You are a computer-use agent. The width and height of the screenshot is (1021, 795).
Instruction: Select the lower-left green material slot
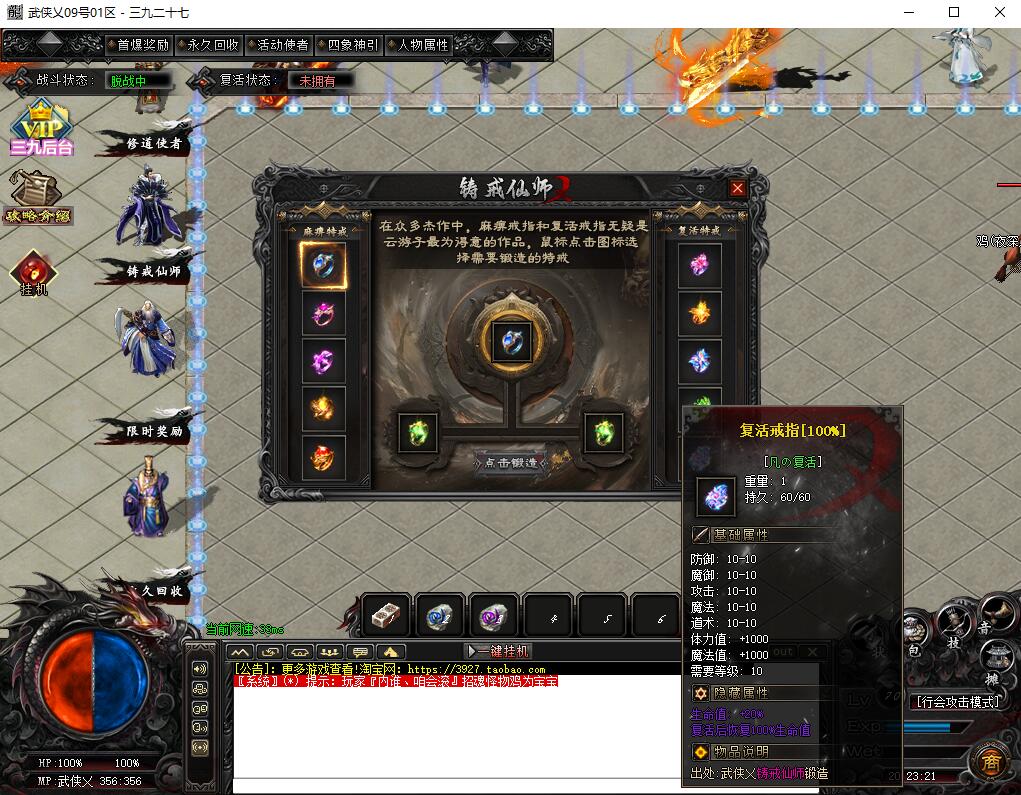coord(418,433)
